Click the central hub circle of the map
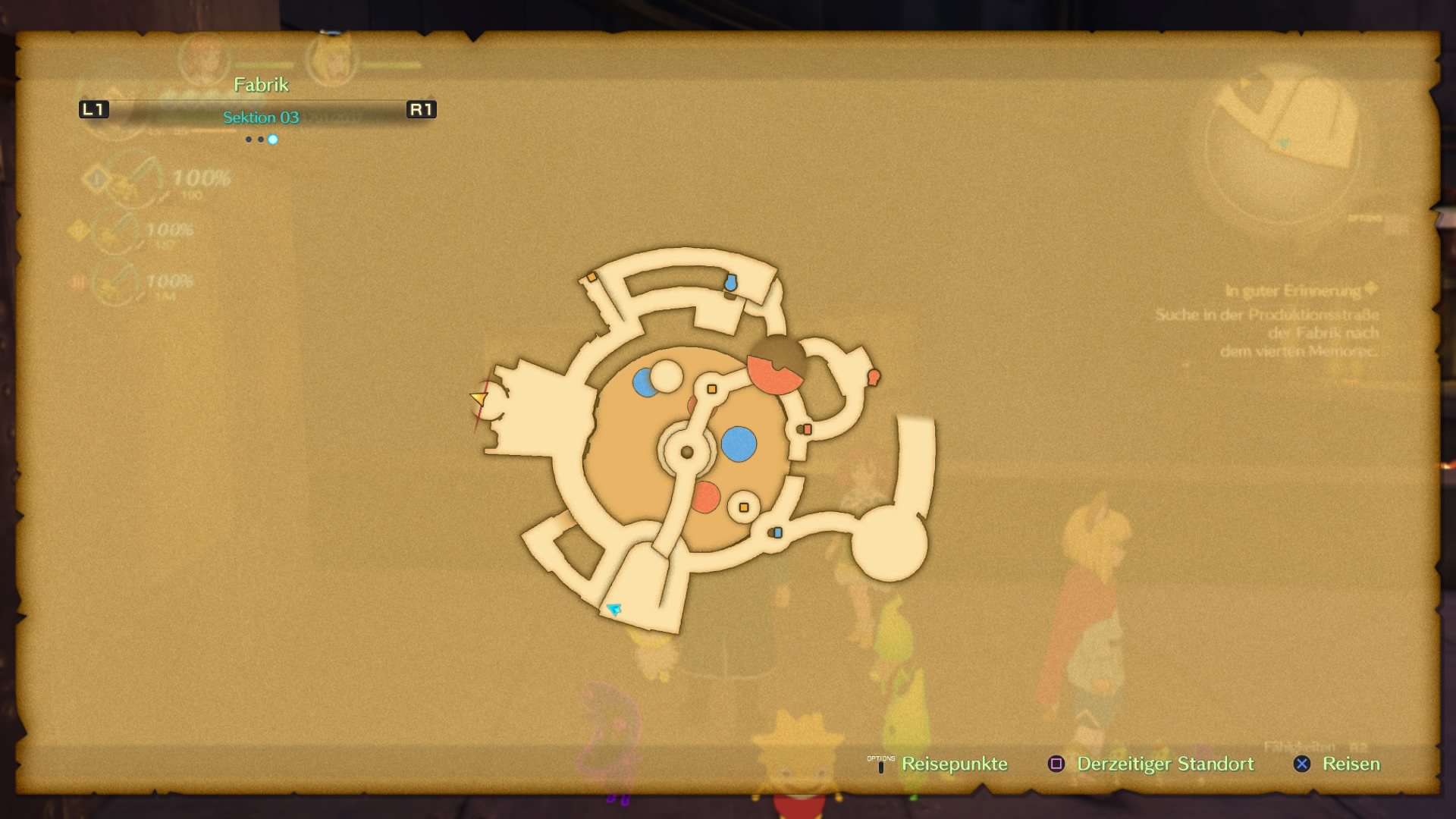Viewport: 1456px width, 819px height. click(x=687, y=452)
